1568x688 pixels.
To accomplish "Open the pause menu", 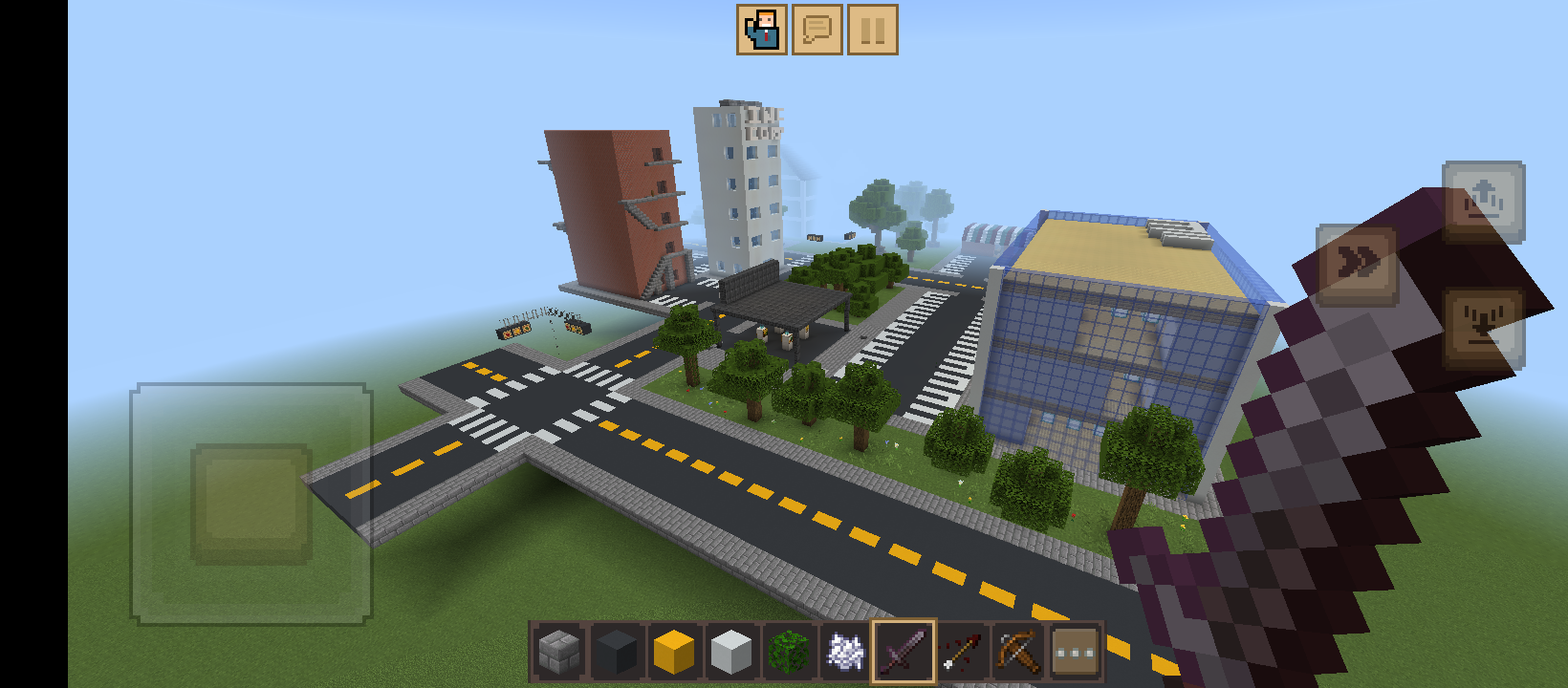I will (x=872, y=30).
